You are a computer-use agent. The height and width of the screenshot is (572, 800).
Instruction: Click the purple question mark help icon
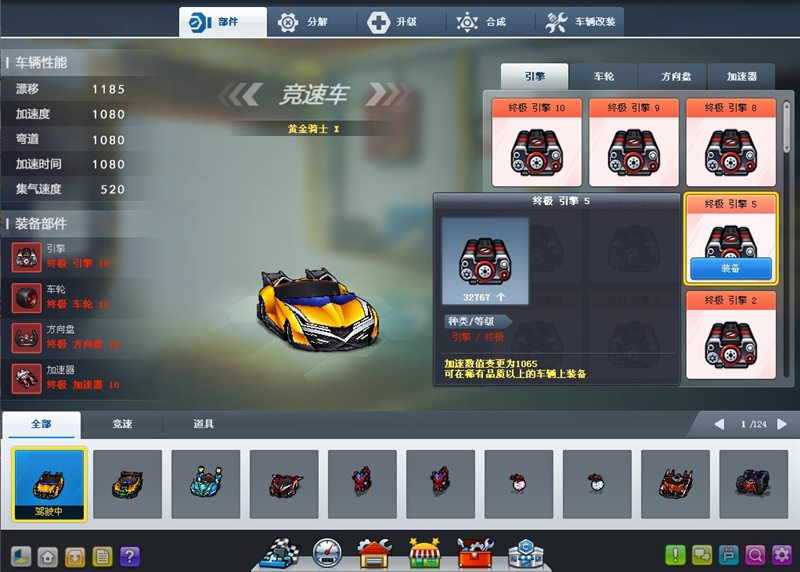tap(130, 556)
